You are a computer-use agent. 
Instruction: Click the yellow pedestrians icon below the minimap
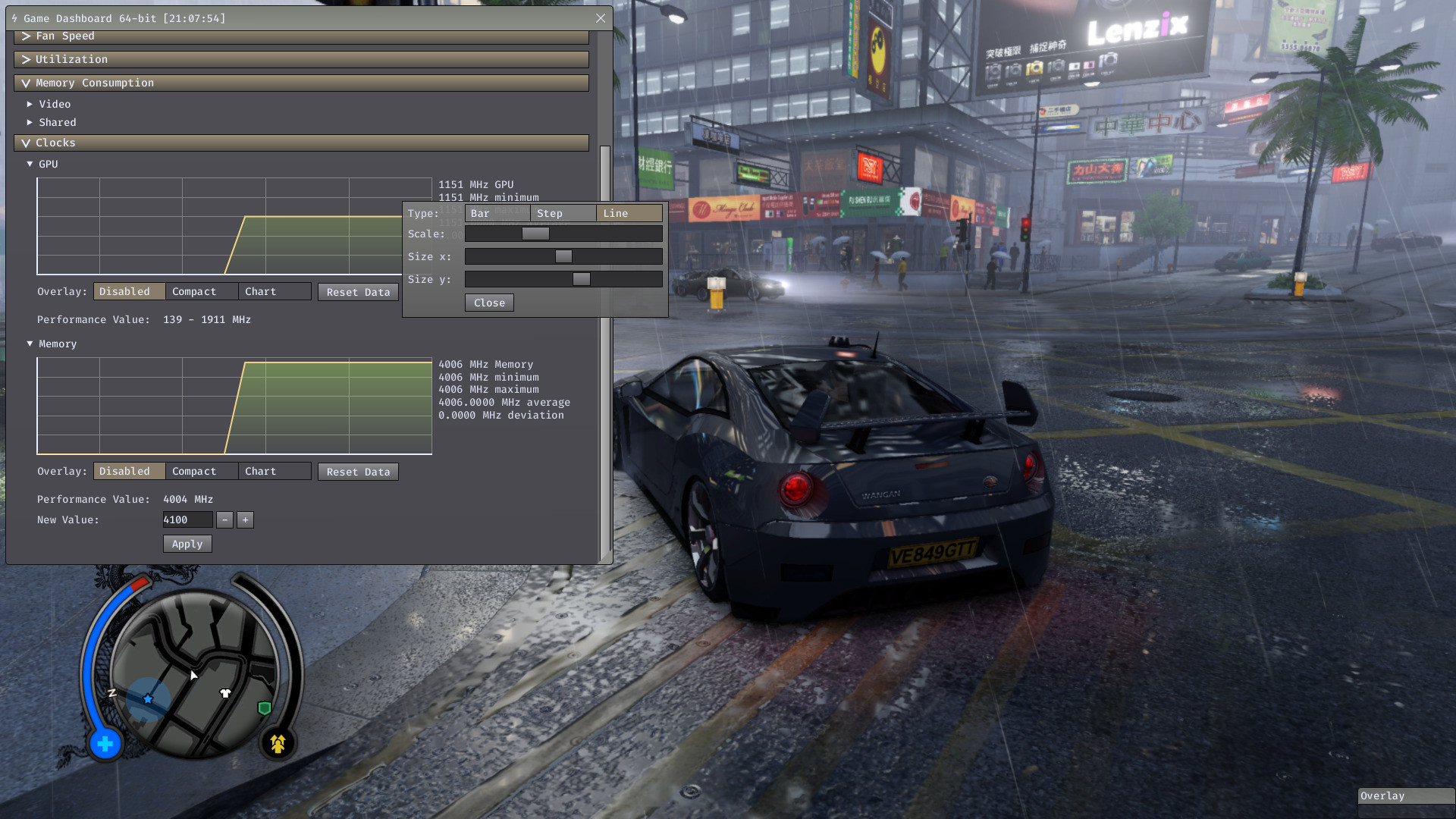pos(278,744)
